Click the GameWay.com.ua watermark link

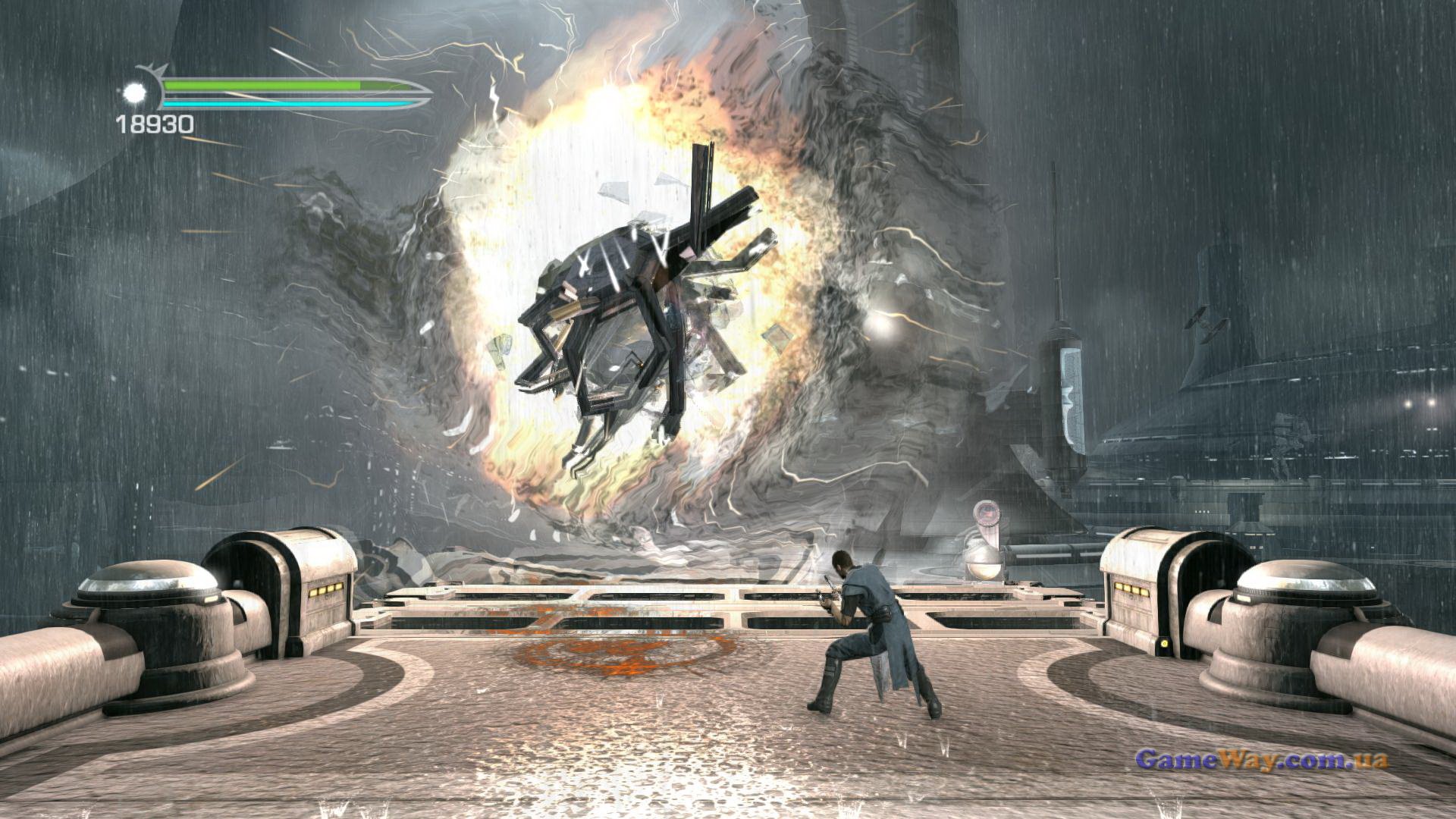[1261, 759]
